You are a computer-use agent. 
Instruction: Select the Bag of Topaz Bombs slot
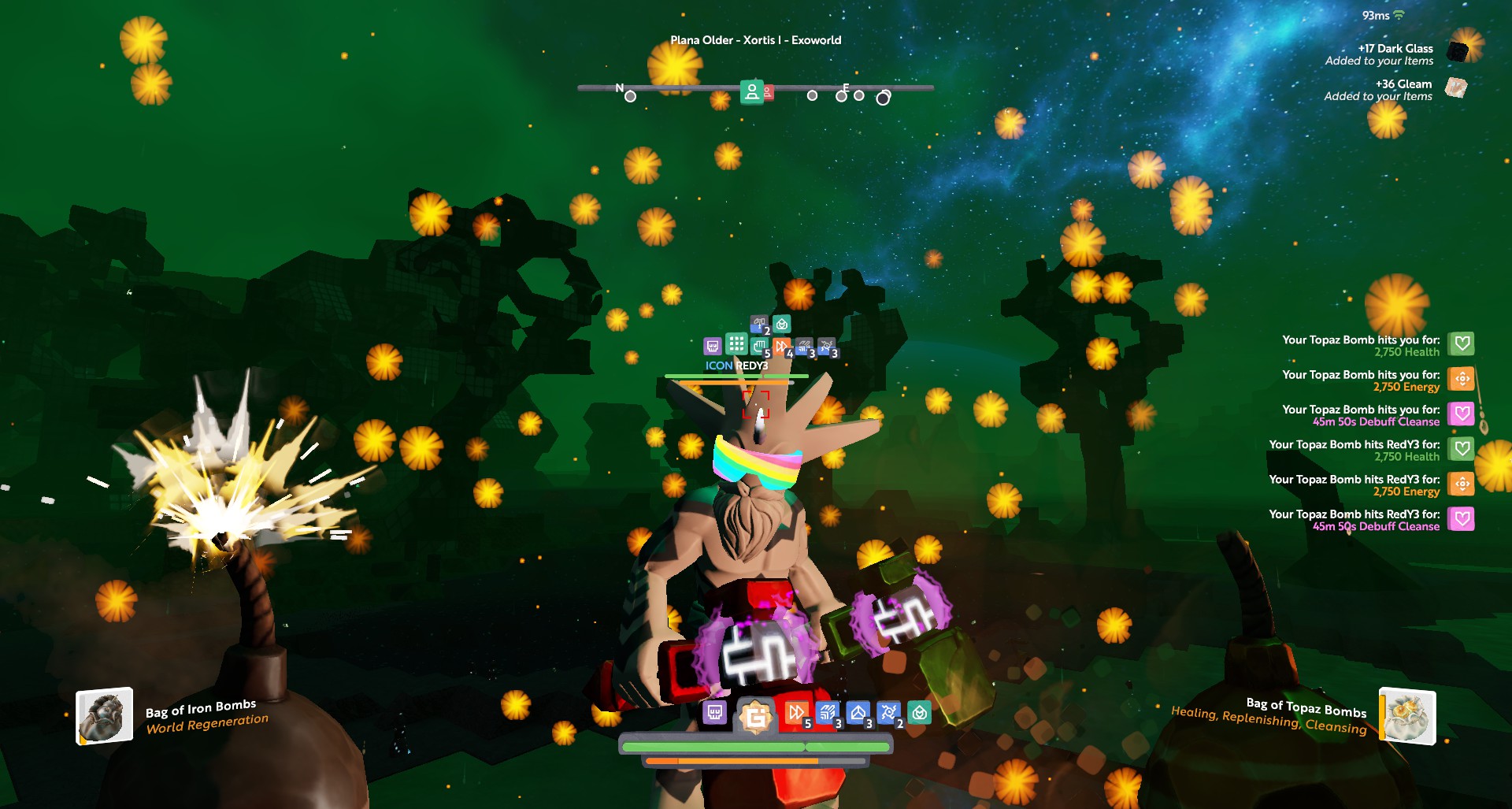pos(1408,716)
